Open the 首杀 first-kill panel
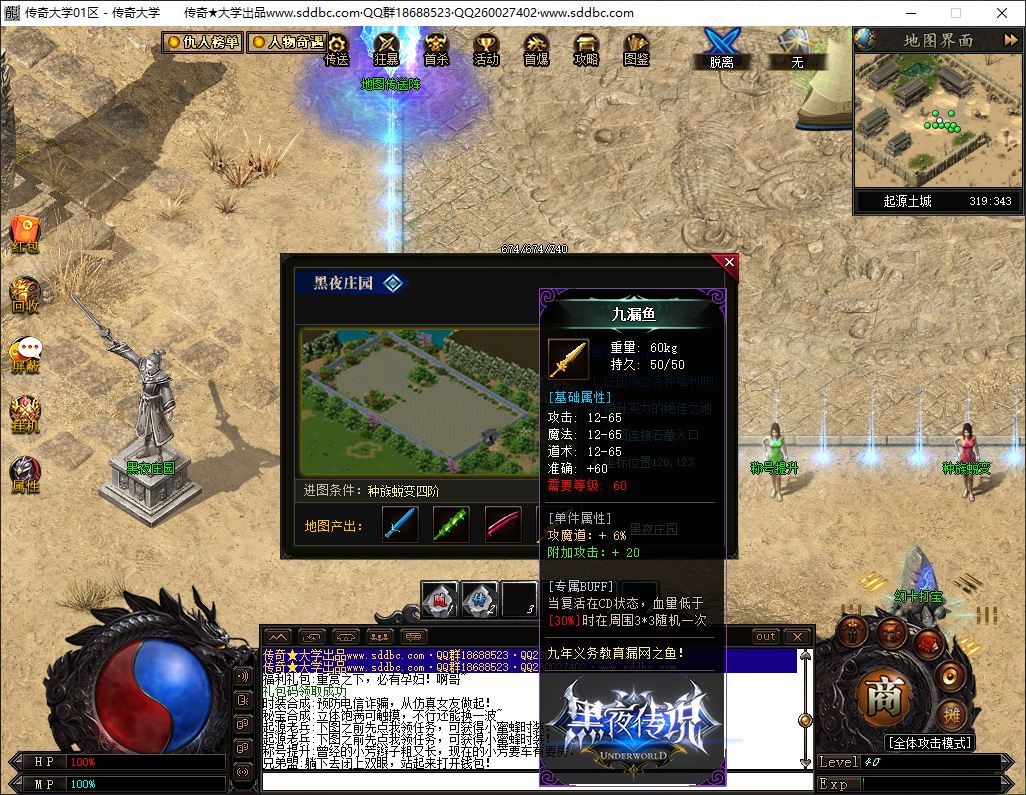The width and height of the screenshot is (1026, 795). click(436, 48)
